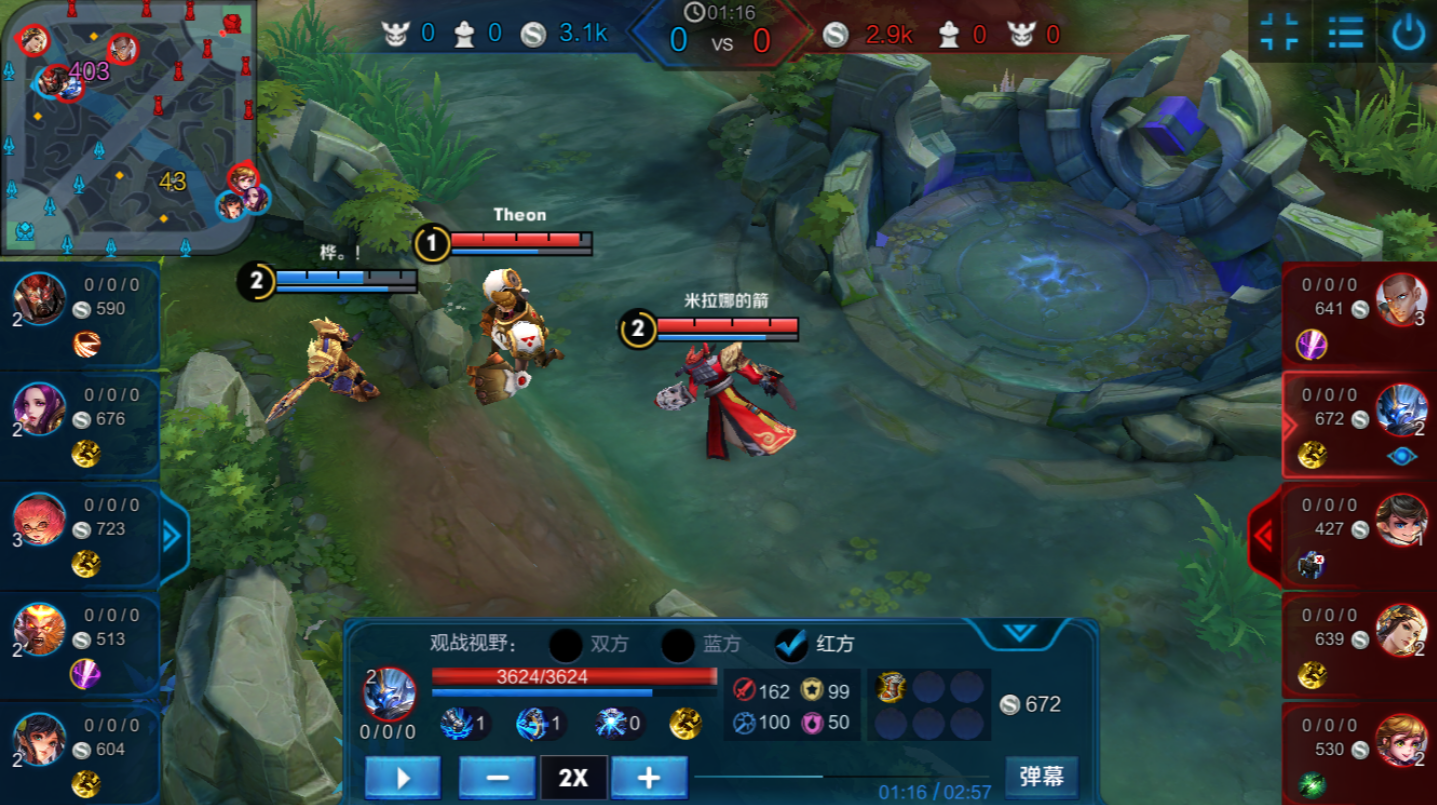This screenshot has width=1437, height=805.
Task: Toggle the checked 红方 view option
Action: tap(791, 645)
